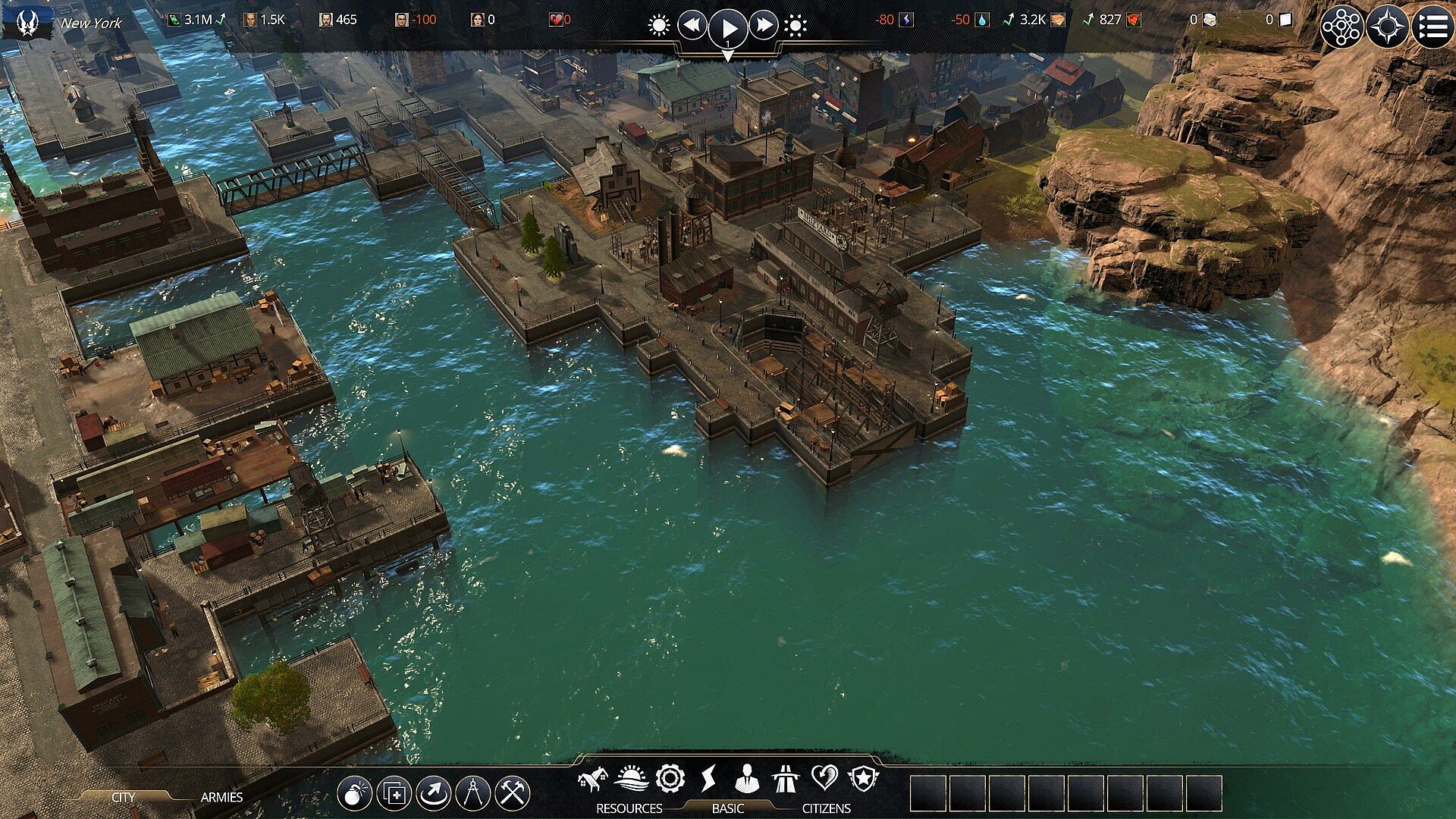The width and height of the screenshot is (1456, 819).
Task: Select the drafting compass tool
Action: click(x=473, y=794)
